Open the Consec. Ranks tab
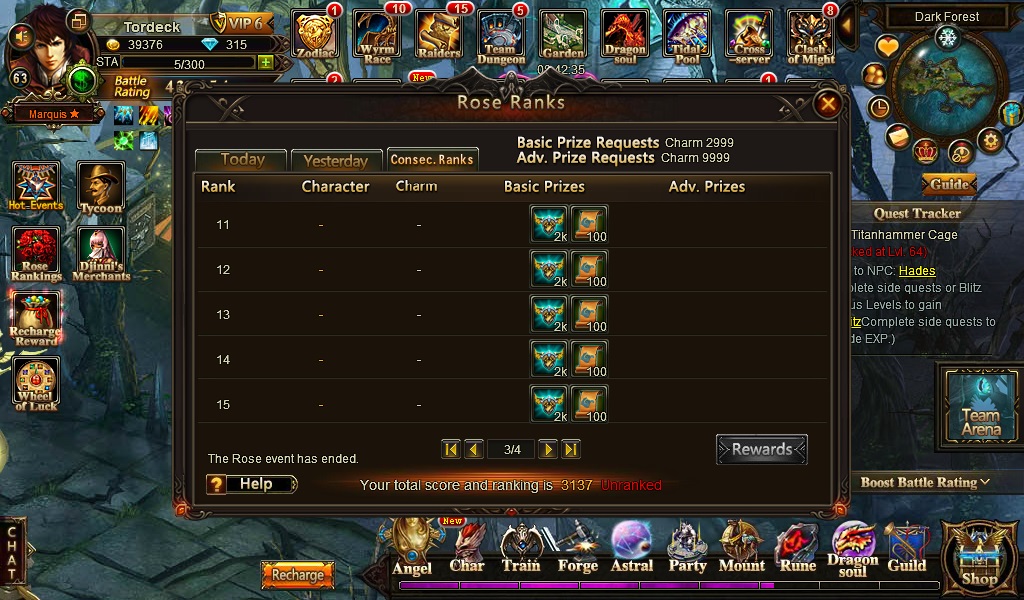This screenshot has height=600, width=1024. [432, 160]
